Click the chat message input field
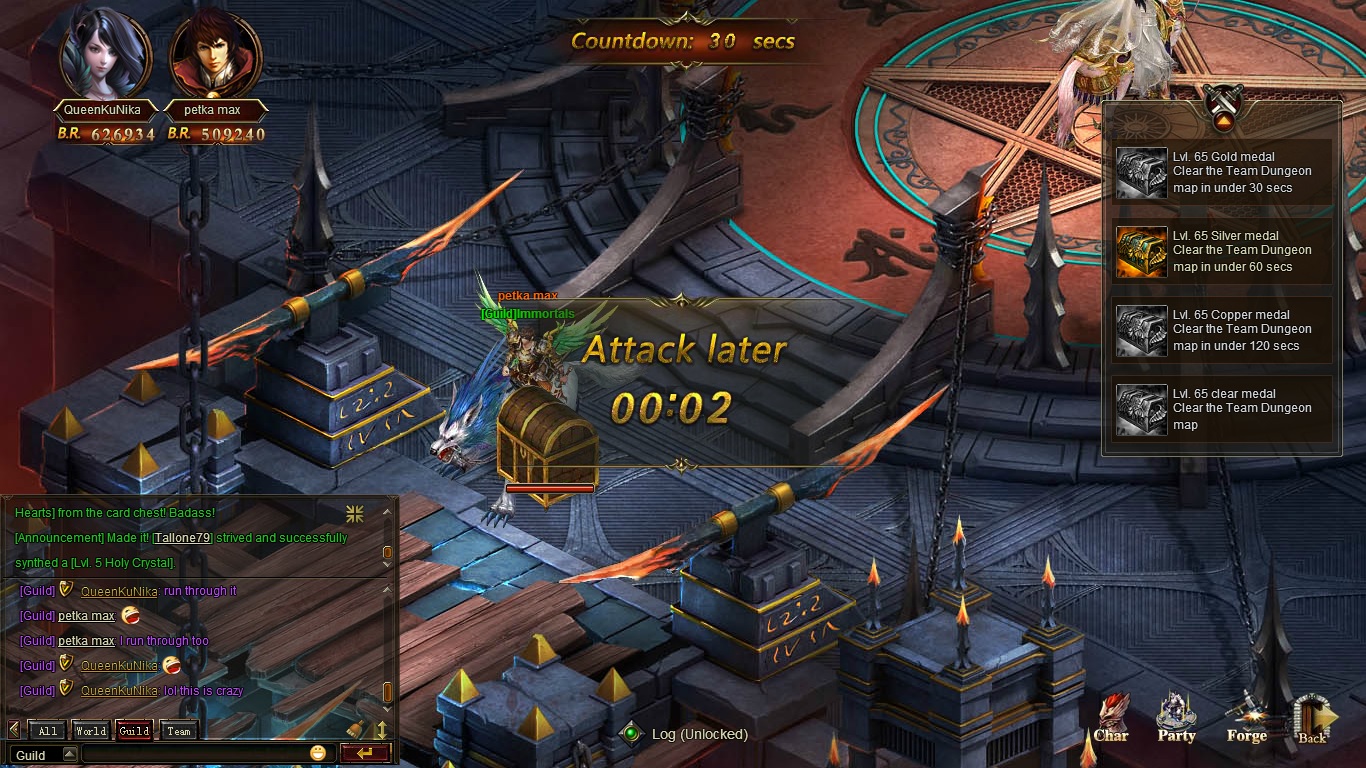1366x768 pixels. click(194, 754)
